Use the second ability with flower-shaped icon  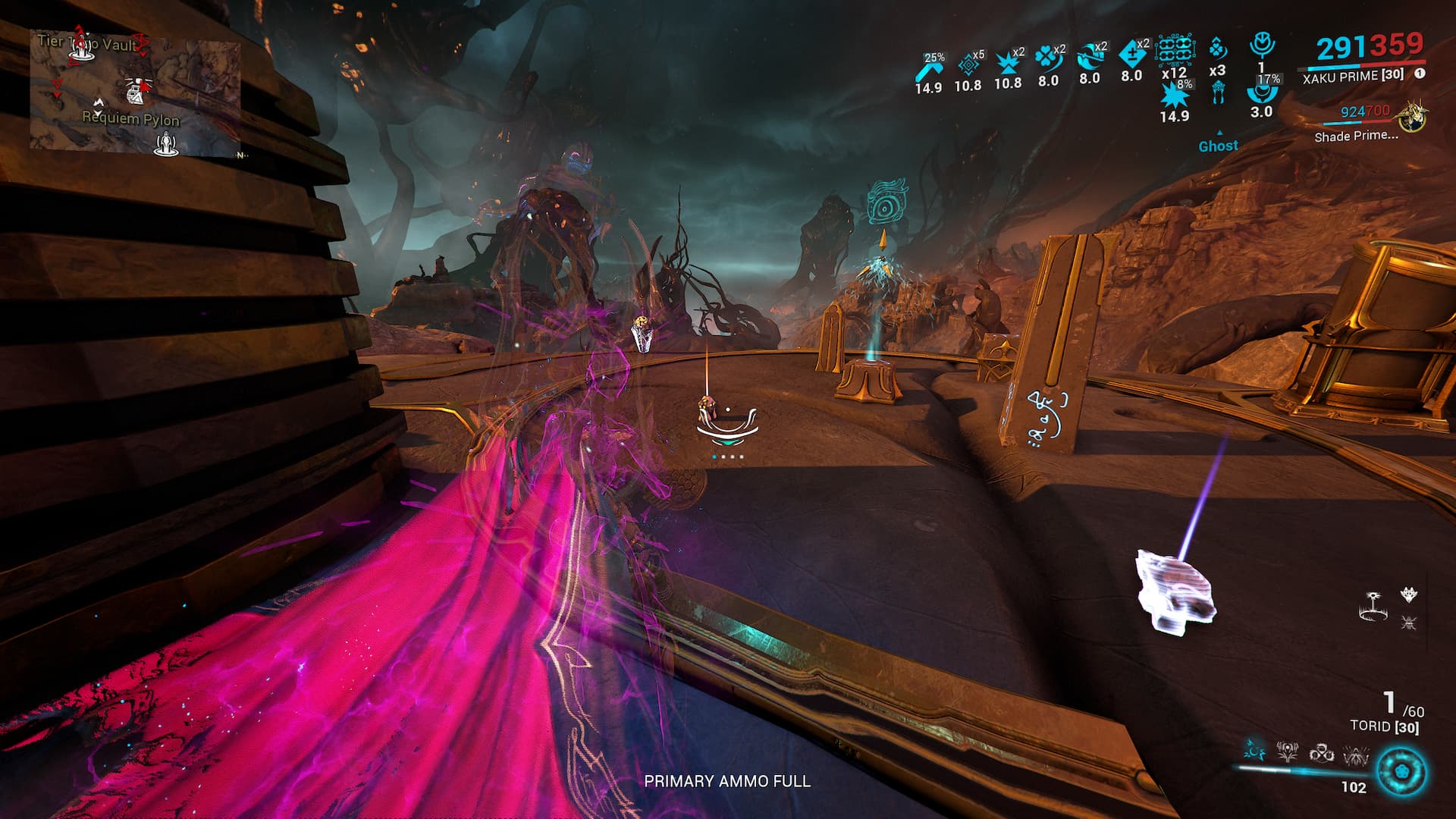(1288, 752)
